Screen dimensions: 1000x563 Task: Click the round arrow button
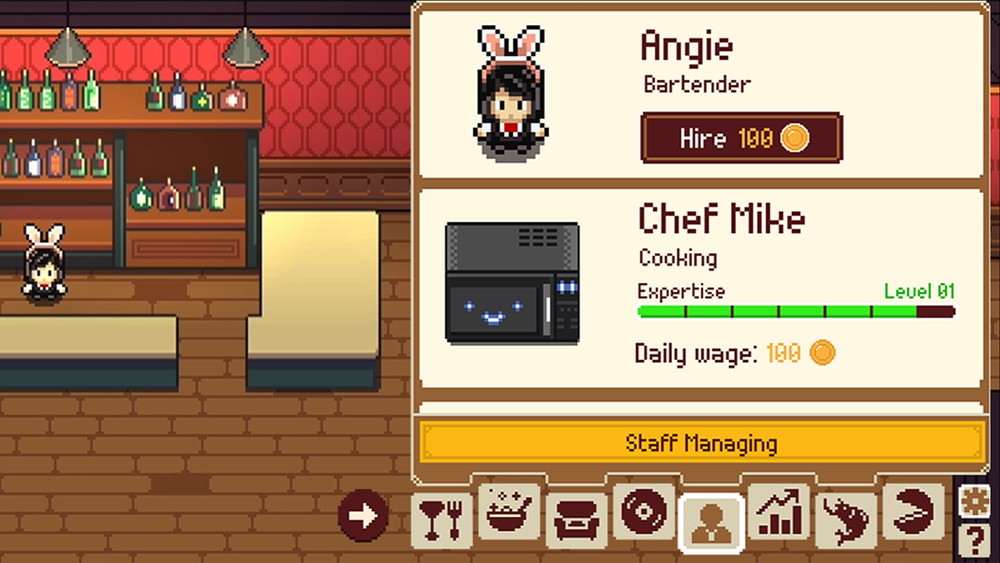pyautogui.click(x=363, y=515)
